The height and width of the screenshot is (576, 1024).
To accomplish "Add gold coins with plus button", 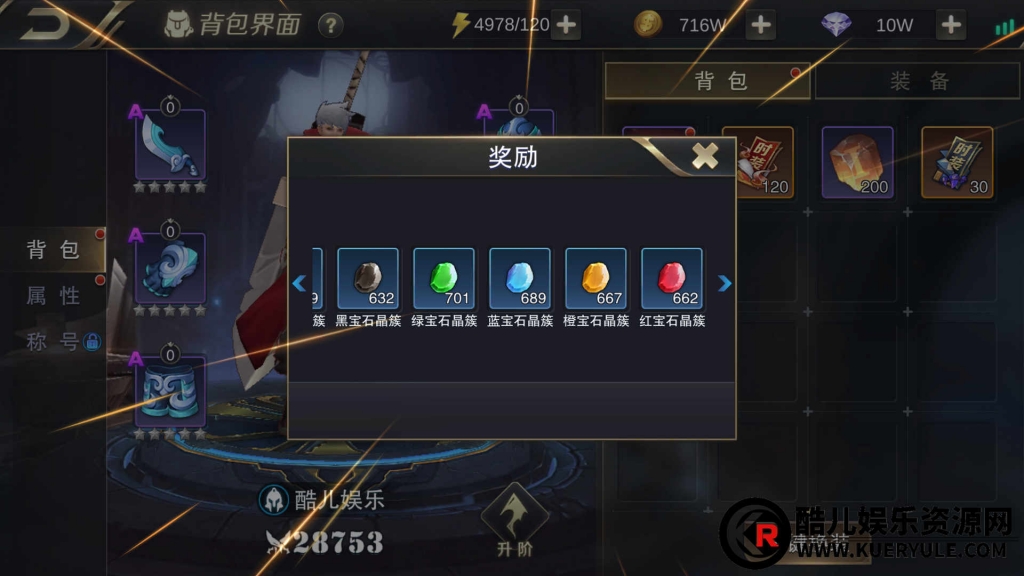I will 761,25.
